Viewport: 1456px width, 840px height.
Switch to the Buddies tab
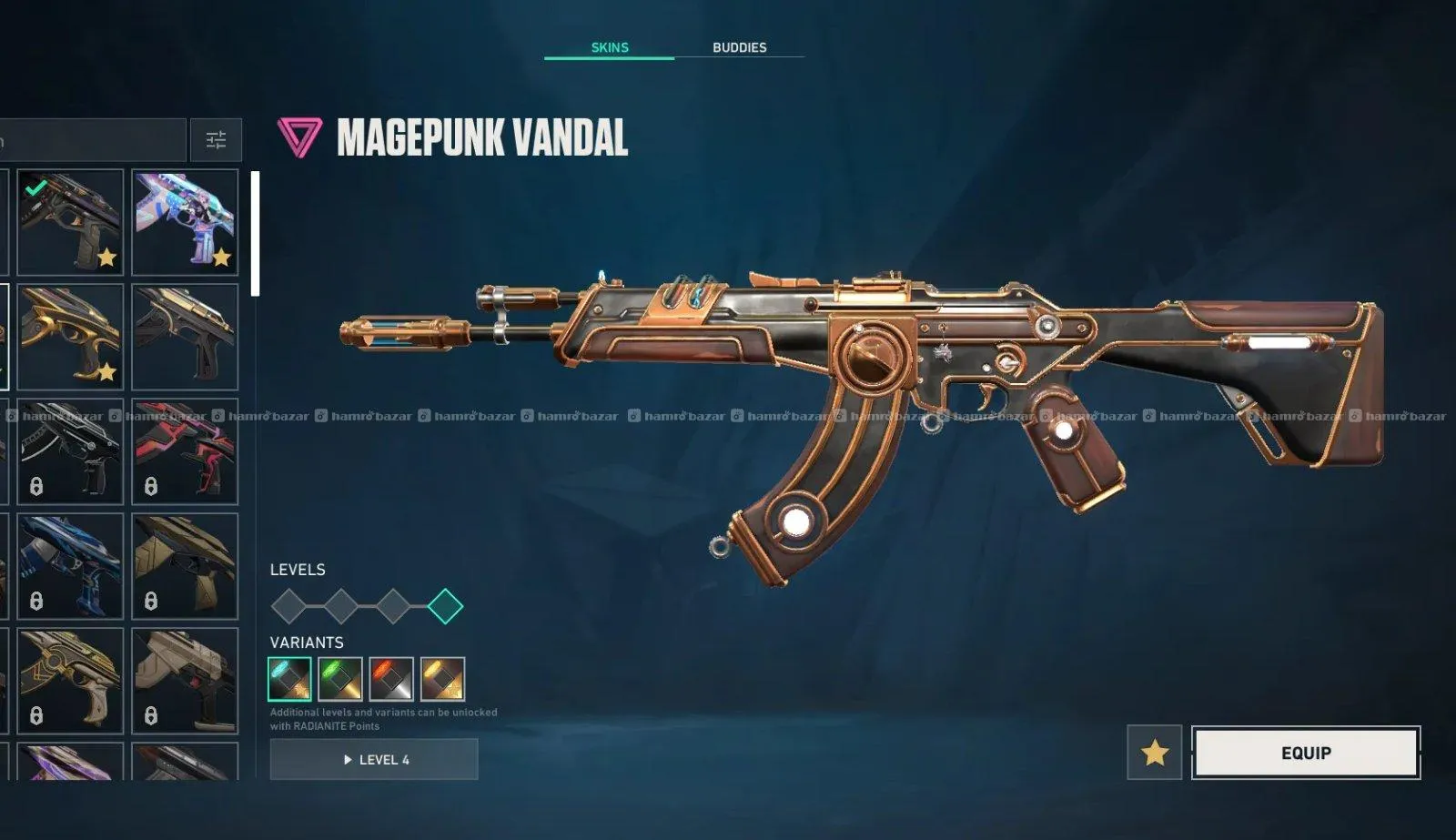[x=739, y=47]
